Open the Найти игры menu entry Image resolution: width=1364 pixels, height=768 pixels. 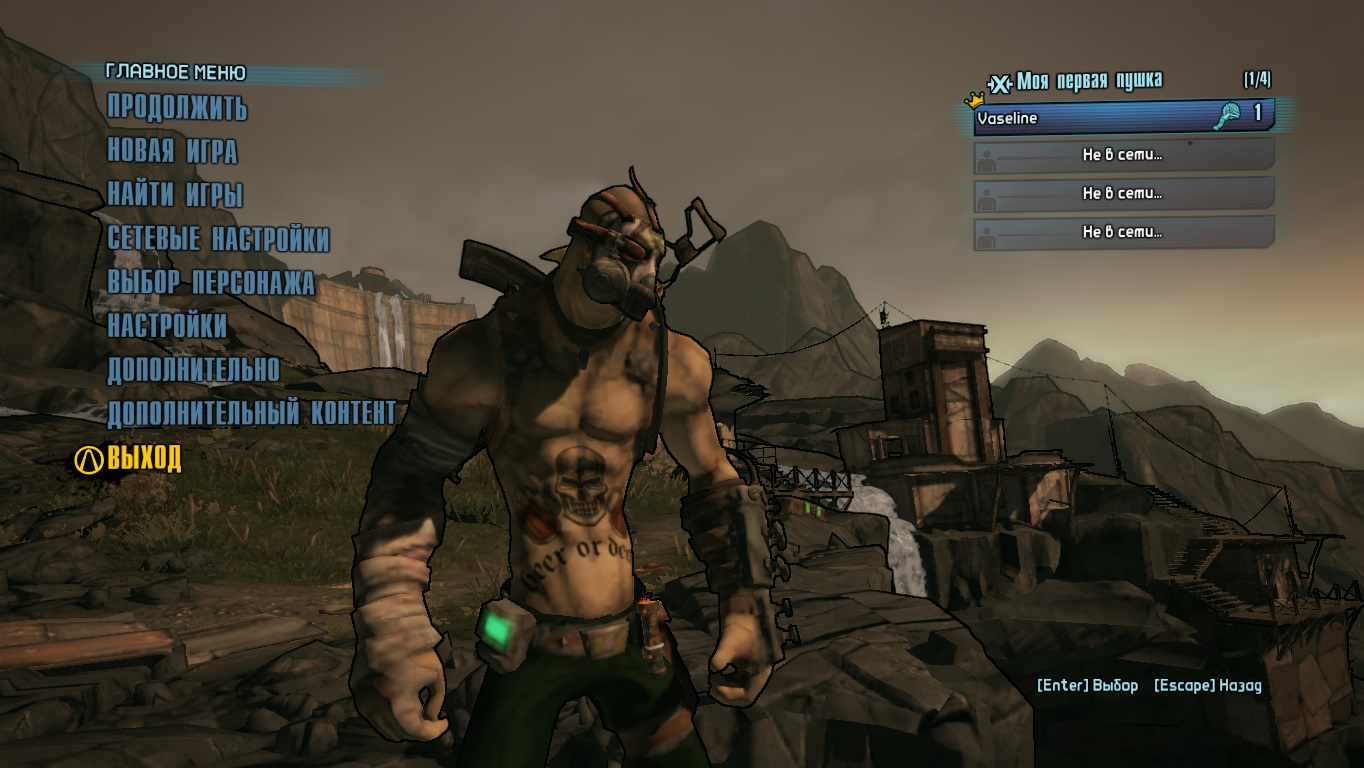175,195
